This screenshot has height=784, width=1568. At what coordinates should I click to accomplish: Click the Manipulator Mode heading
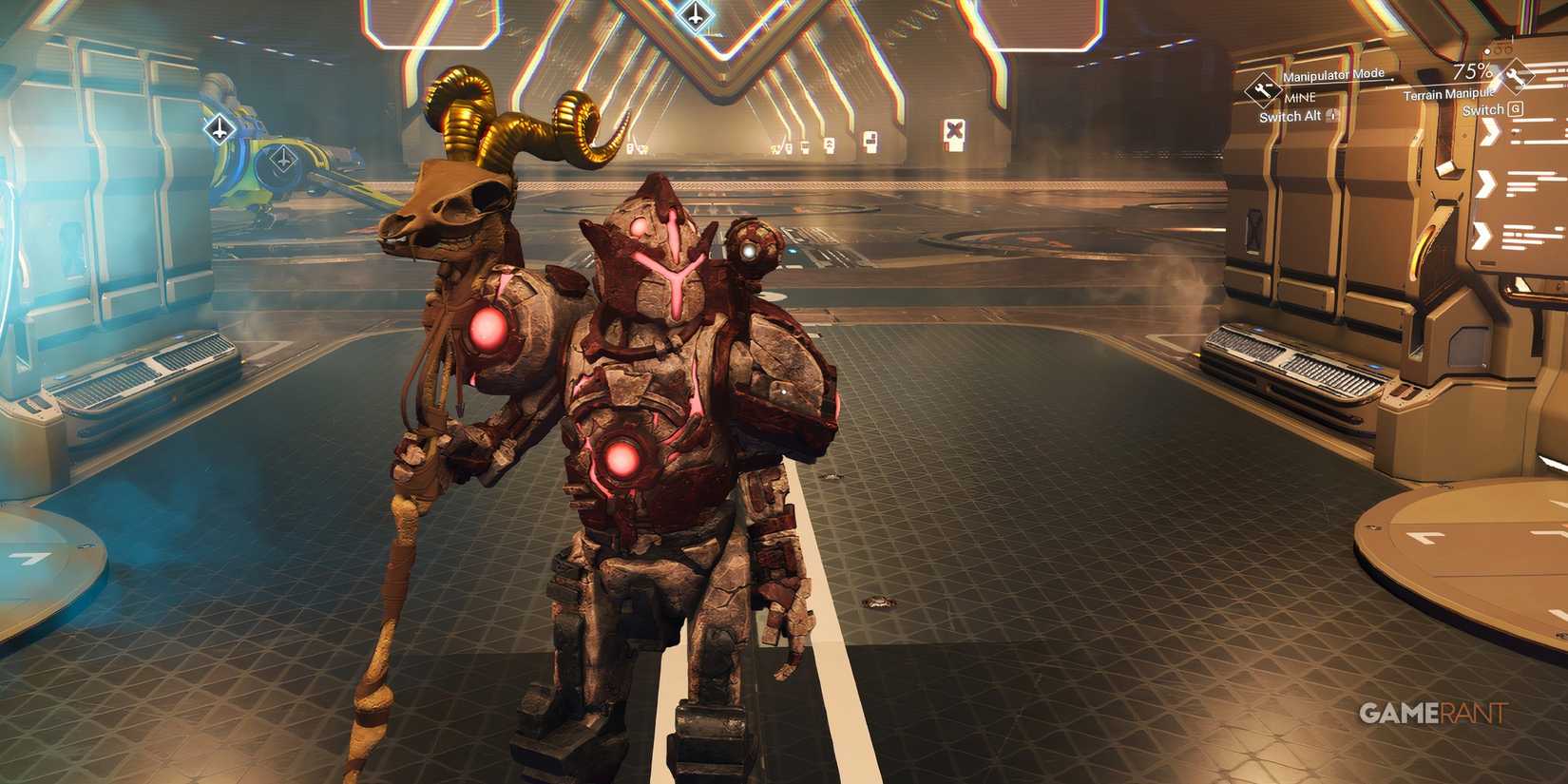1333,76
